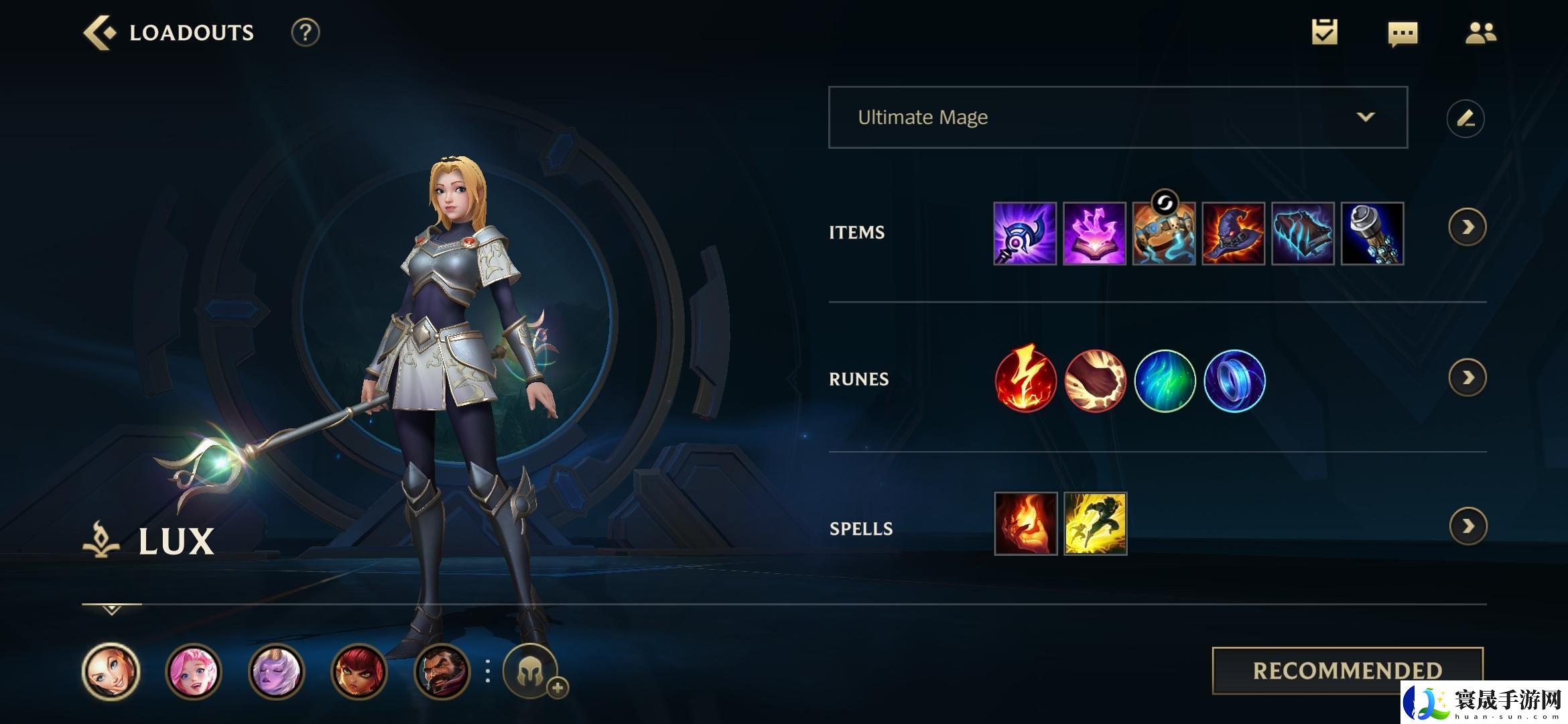Select the boots item with swap badge
The image size is (1568, 724).
pos(1164,233)
